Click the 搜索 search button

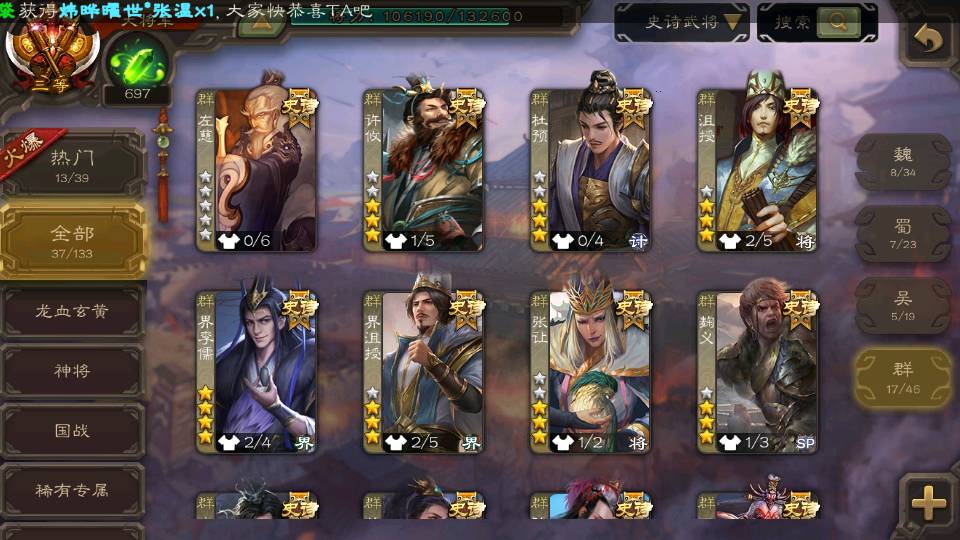coord(816,22)
